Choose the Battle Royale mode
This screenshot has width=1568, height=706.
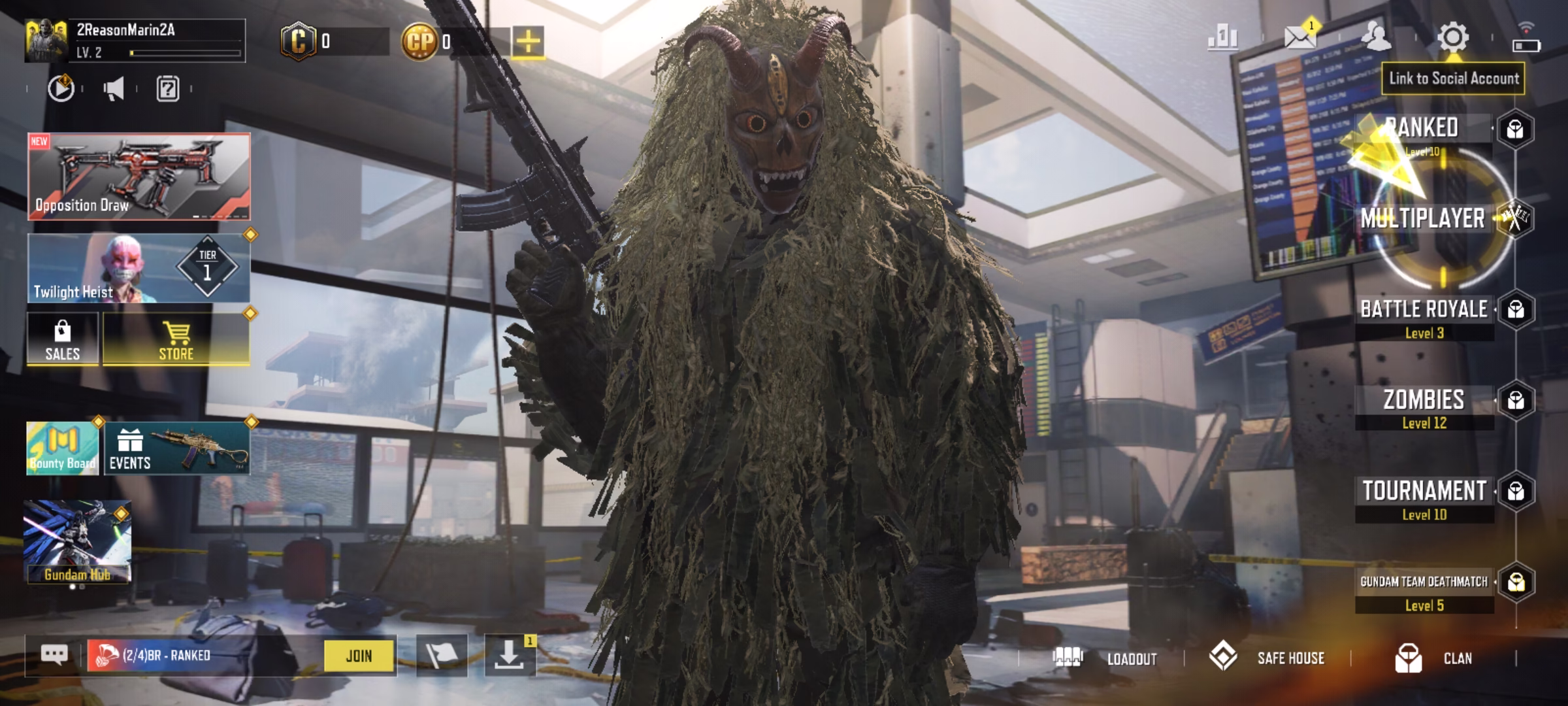click(x=1424, y=310)
